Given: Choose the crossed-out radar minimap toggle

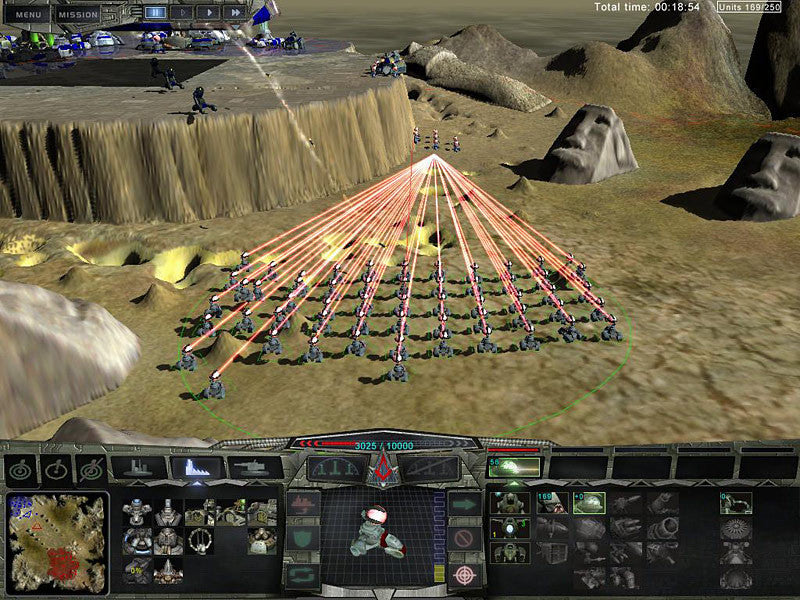Looking at the screenshot, I should pyautogui.click(x=91, y=469).
